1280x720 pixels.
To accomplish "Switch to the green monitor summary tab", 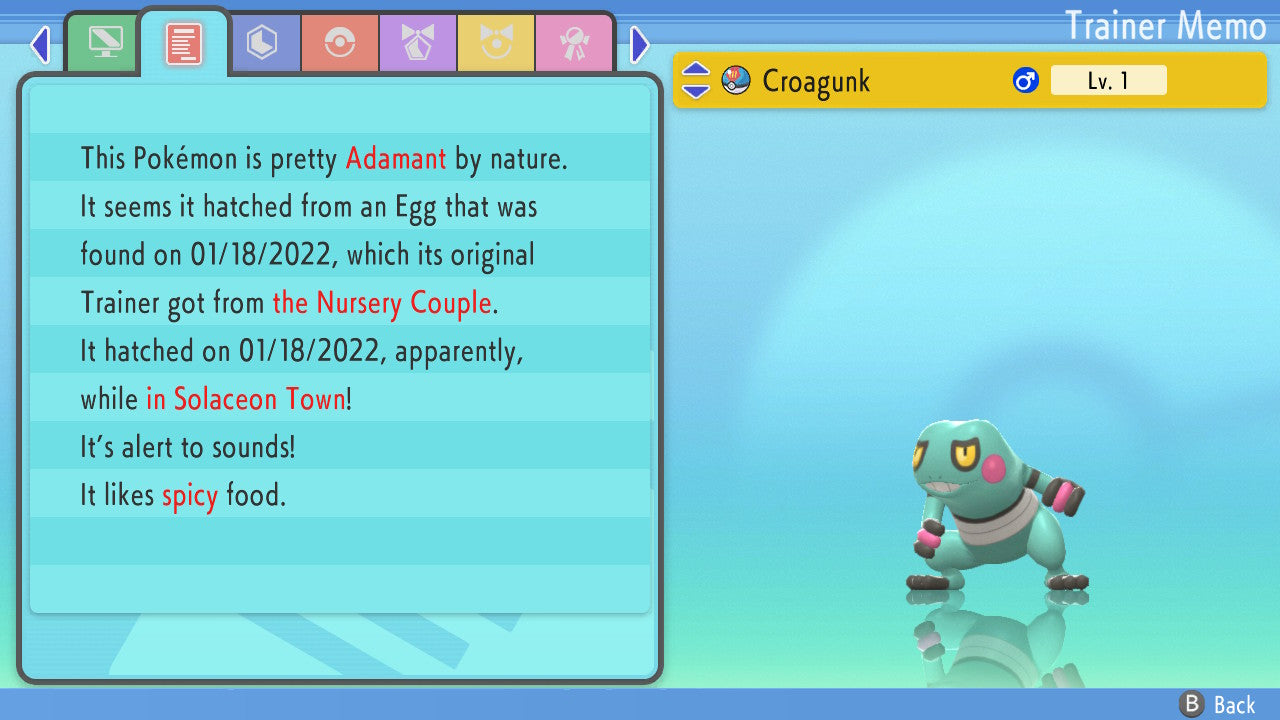I will pyautogui.click(x=103, y=44).
